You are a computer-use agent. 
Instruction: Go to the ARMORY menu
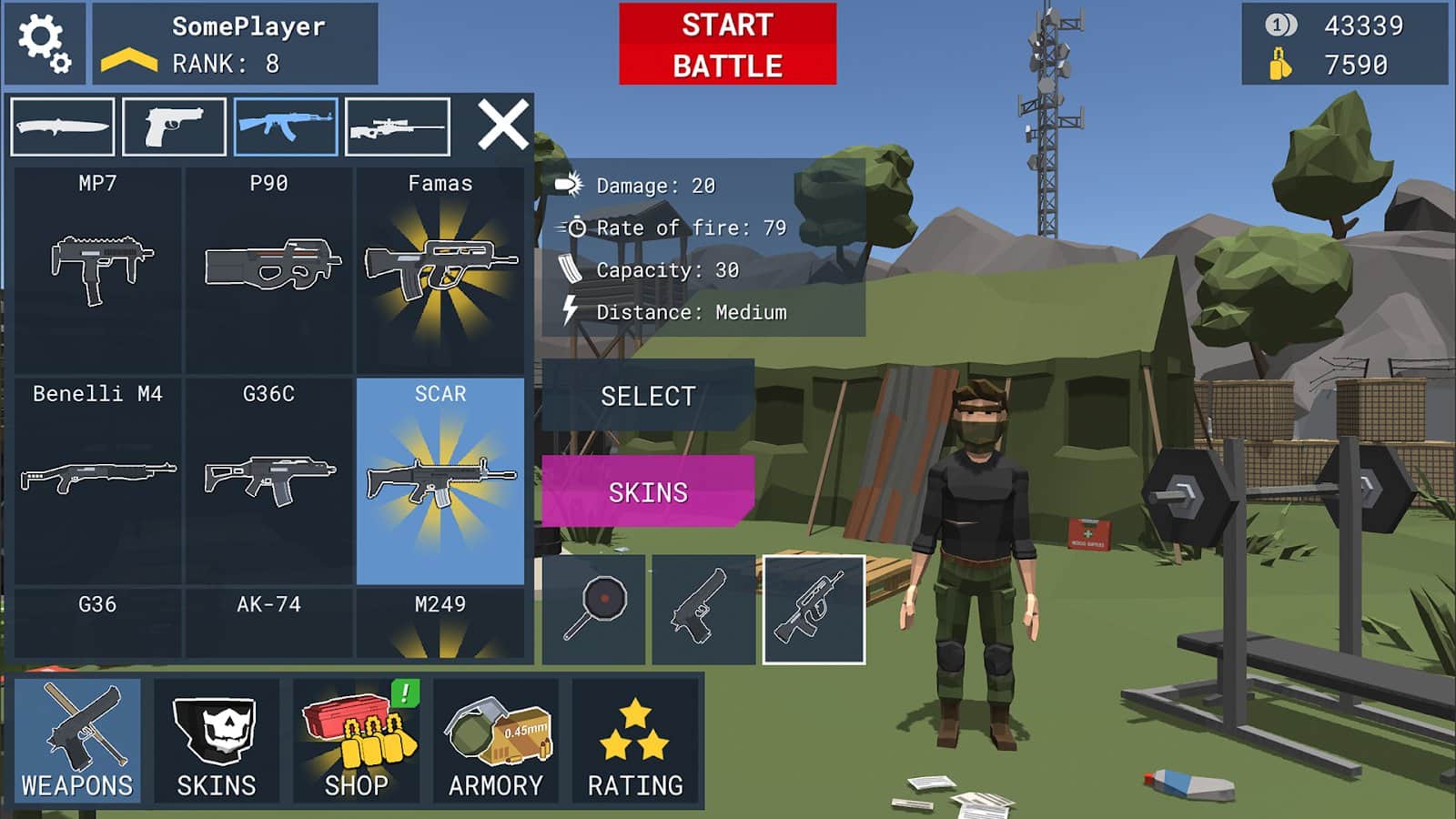point(496,741)
